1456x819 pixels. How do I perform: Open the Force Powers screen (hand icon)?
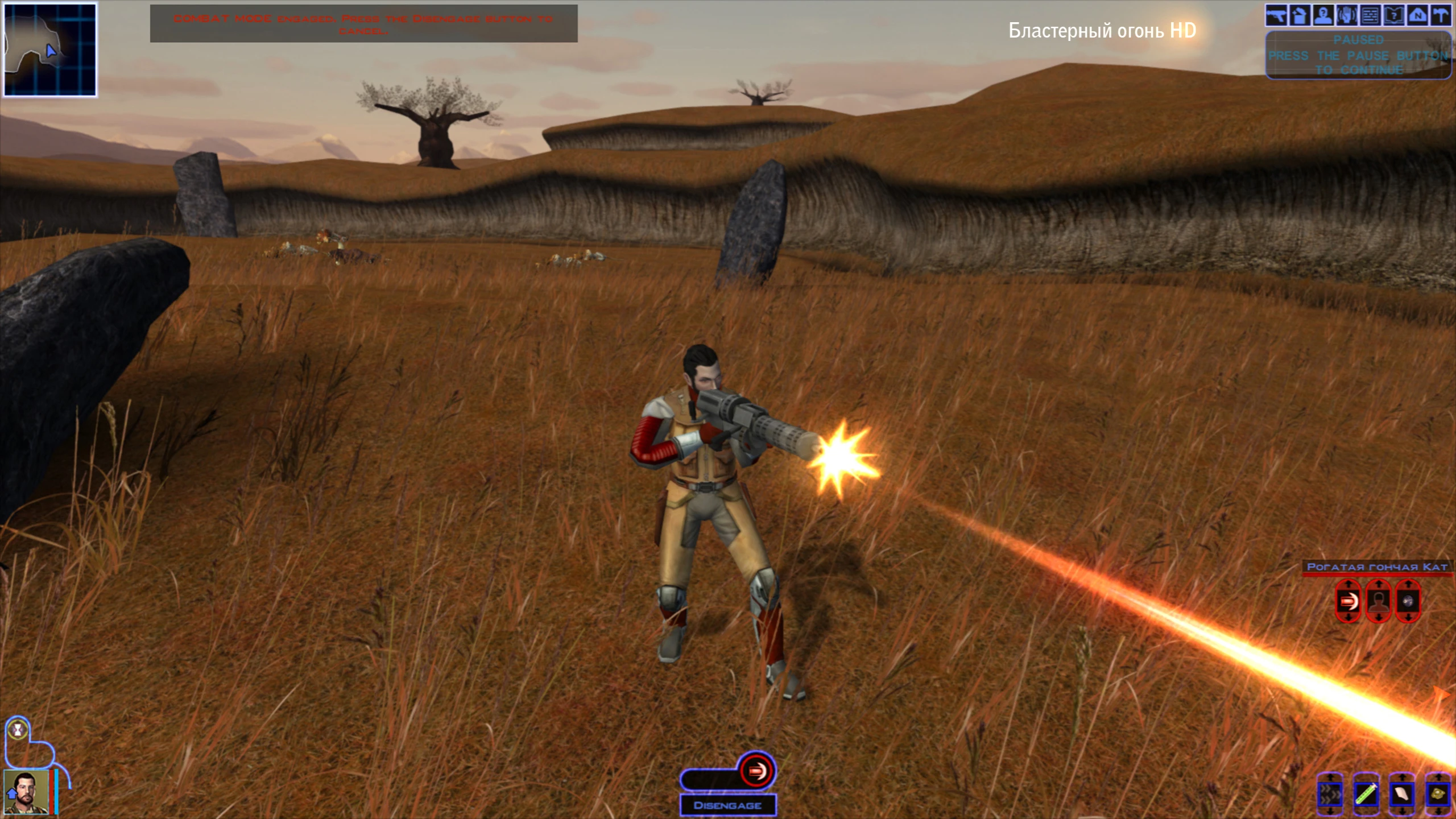point(1347,15)
